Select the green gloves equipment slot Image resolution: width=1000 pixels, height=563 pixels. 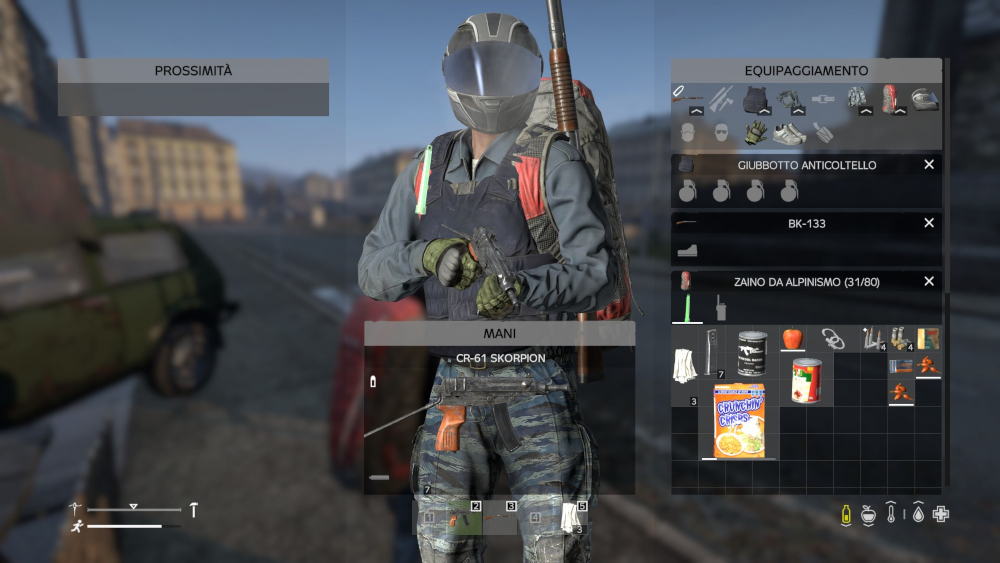tap(755, 132)
